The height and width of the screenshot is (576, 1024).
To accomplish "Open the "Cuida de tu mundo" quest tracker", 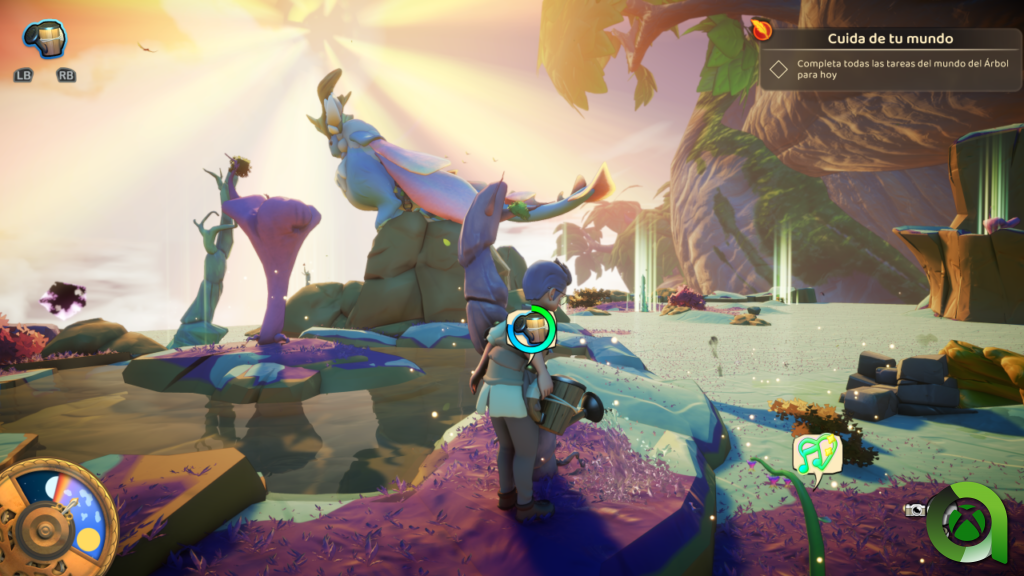I will [x=890, y=40].
